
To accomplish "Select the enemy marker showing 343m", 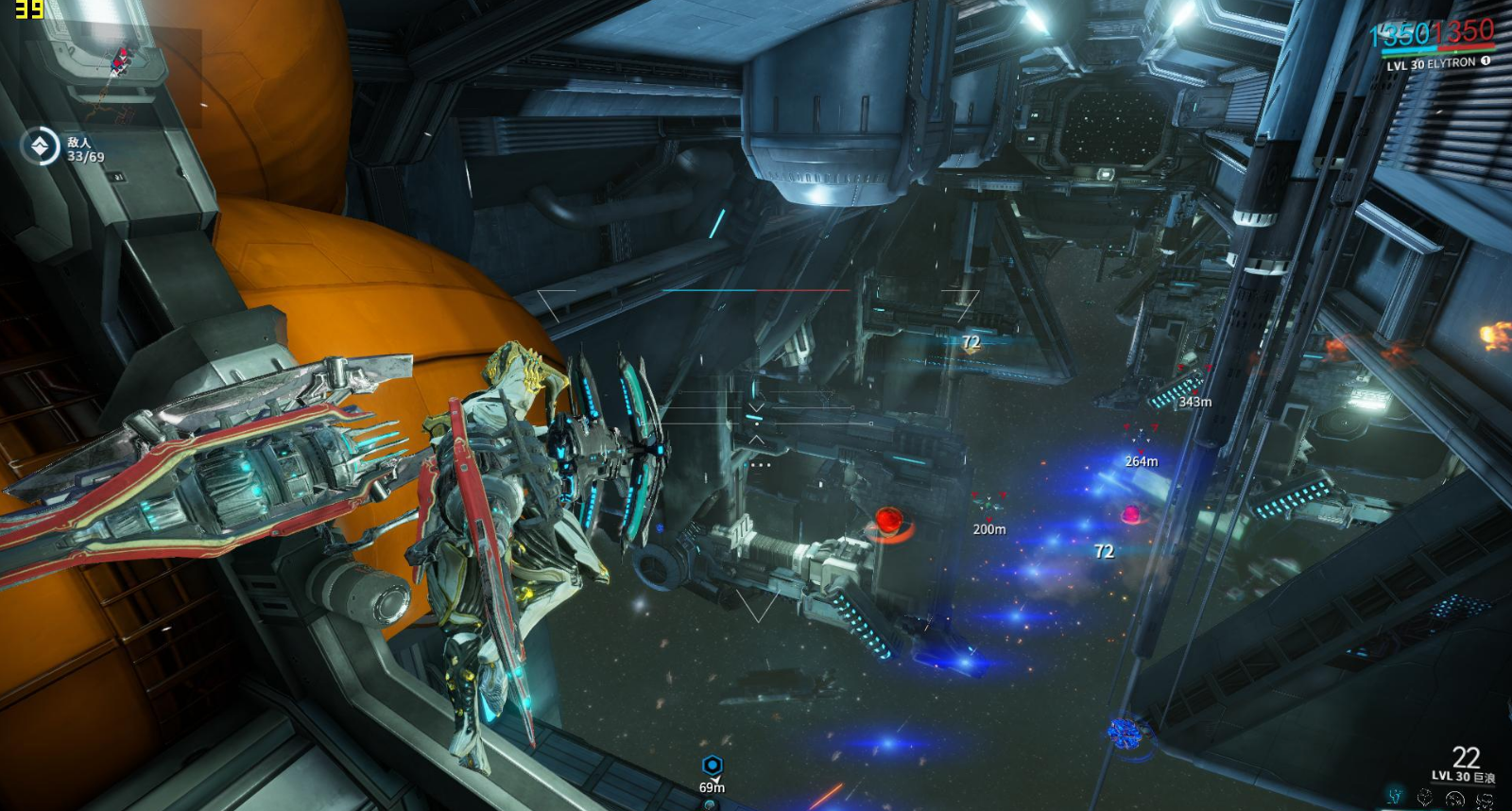I will coord(1194,376).
